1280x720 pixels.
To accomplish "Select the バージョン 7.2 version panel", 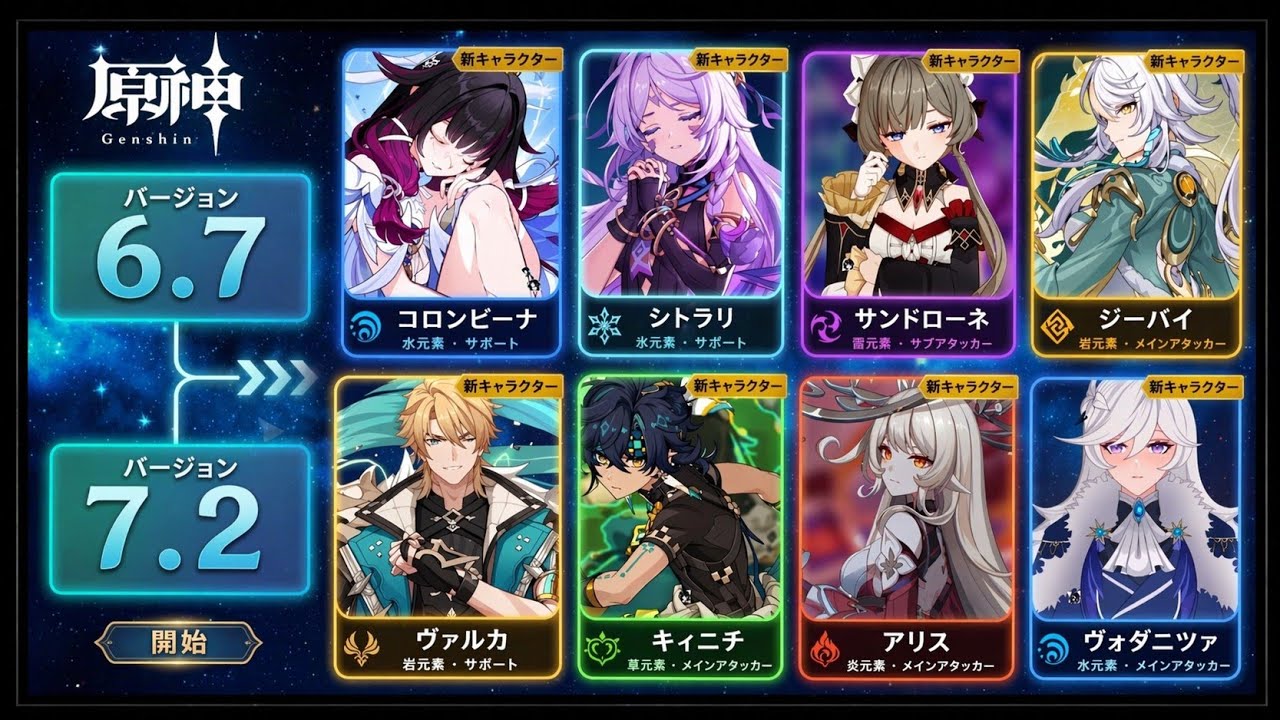I will (180, 520).
